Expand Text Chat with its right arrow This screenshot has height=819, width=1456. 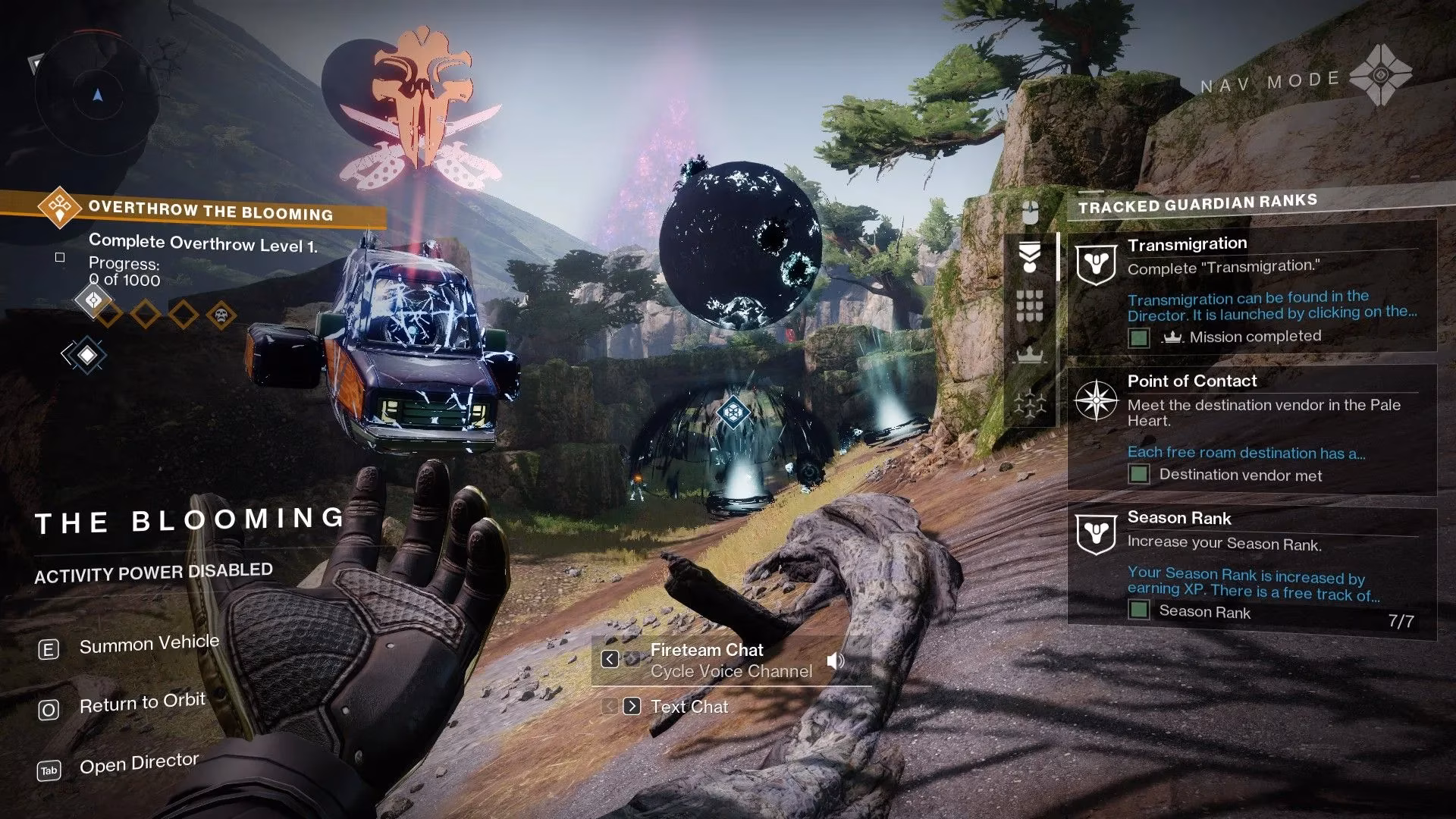[630, 706]
